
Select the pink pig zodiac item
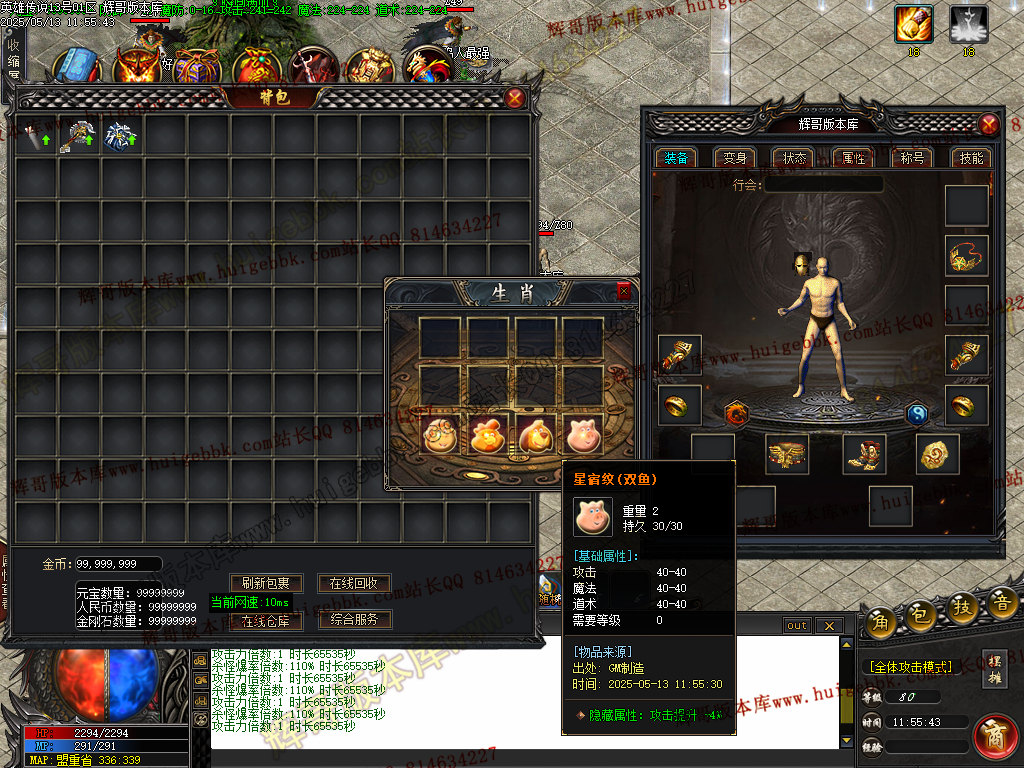coord(584,434)
